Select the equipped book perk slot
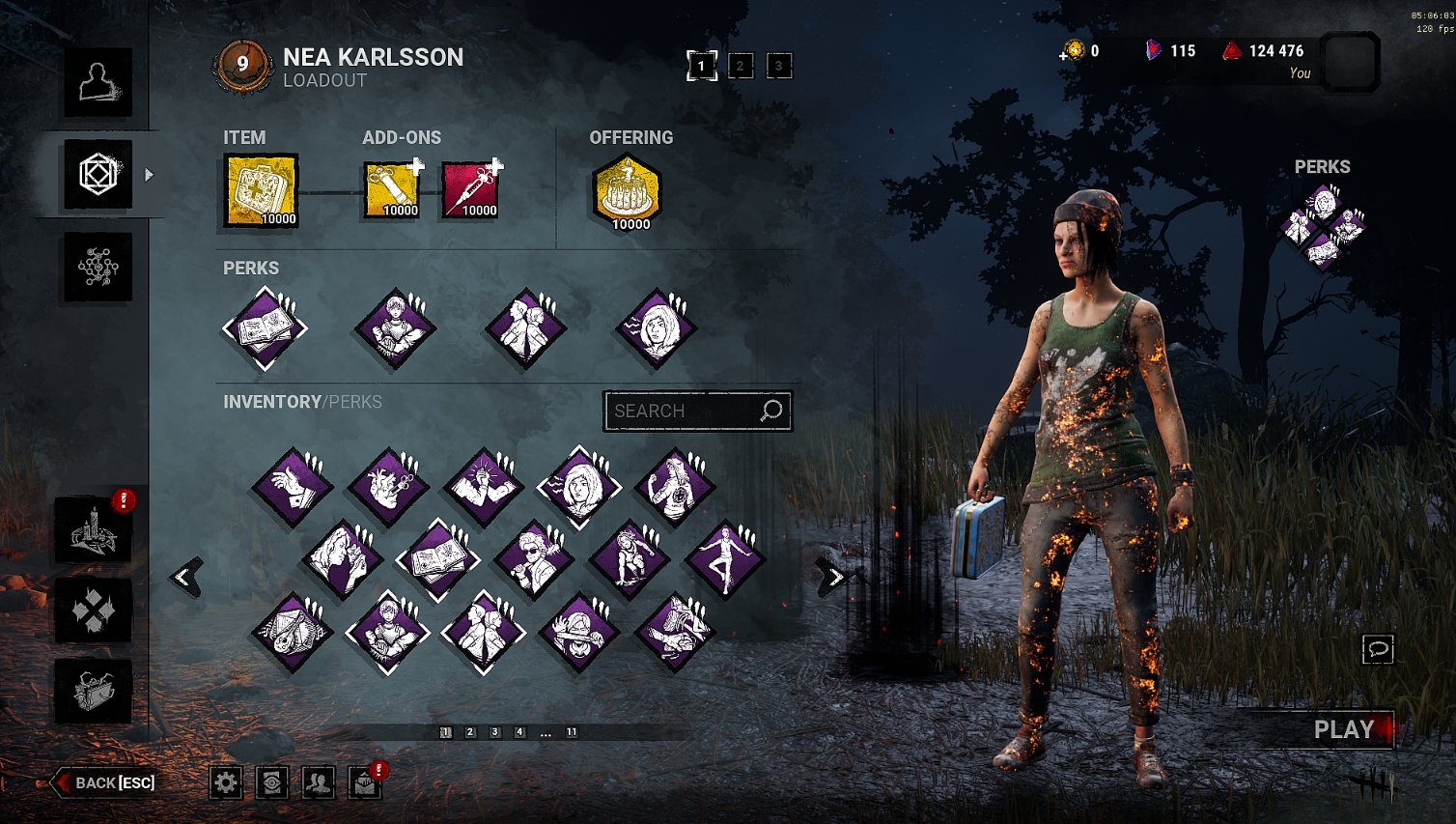1456x824 pixels. (265, 328)
